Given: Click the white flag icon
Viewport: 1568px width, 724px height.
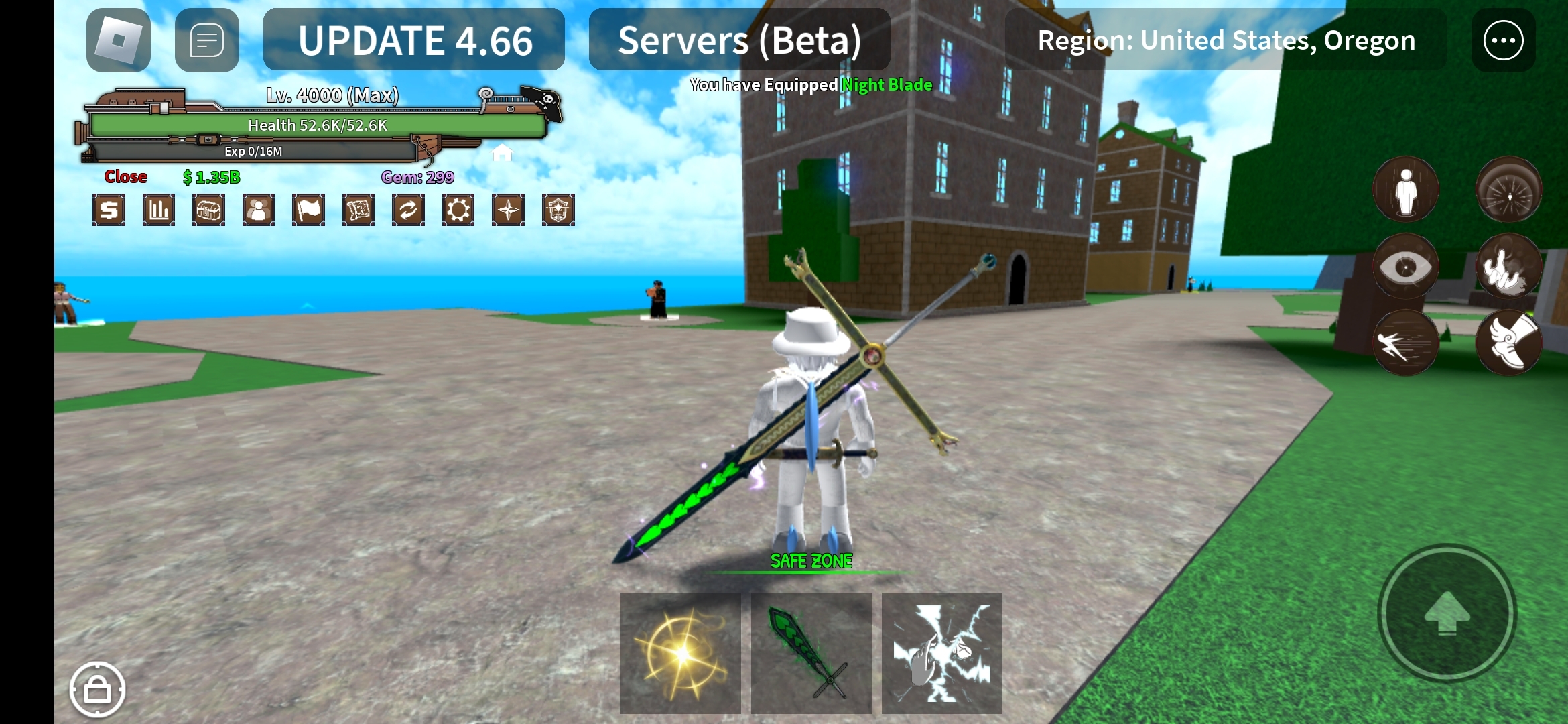Looking at the screenshot, I should pyautogui.click(x=308, y=210).
